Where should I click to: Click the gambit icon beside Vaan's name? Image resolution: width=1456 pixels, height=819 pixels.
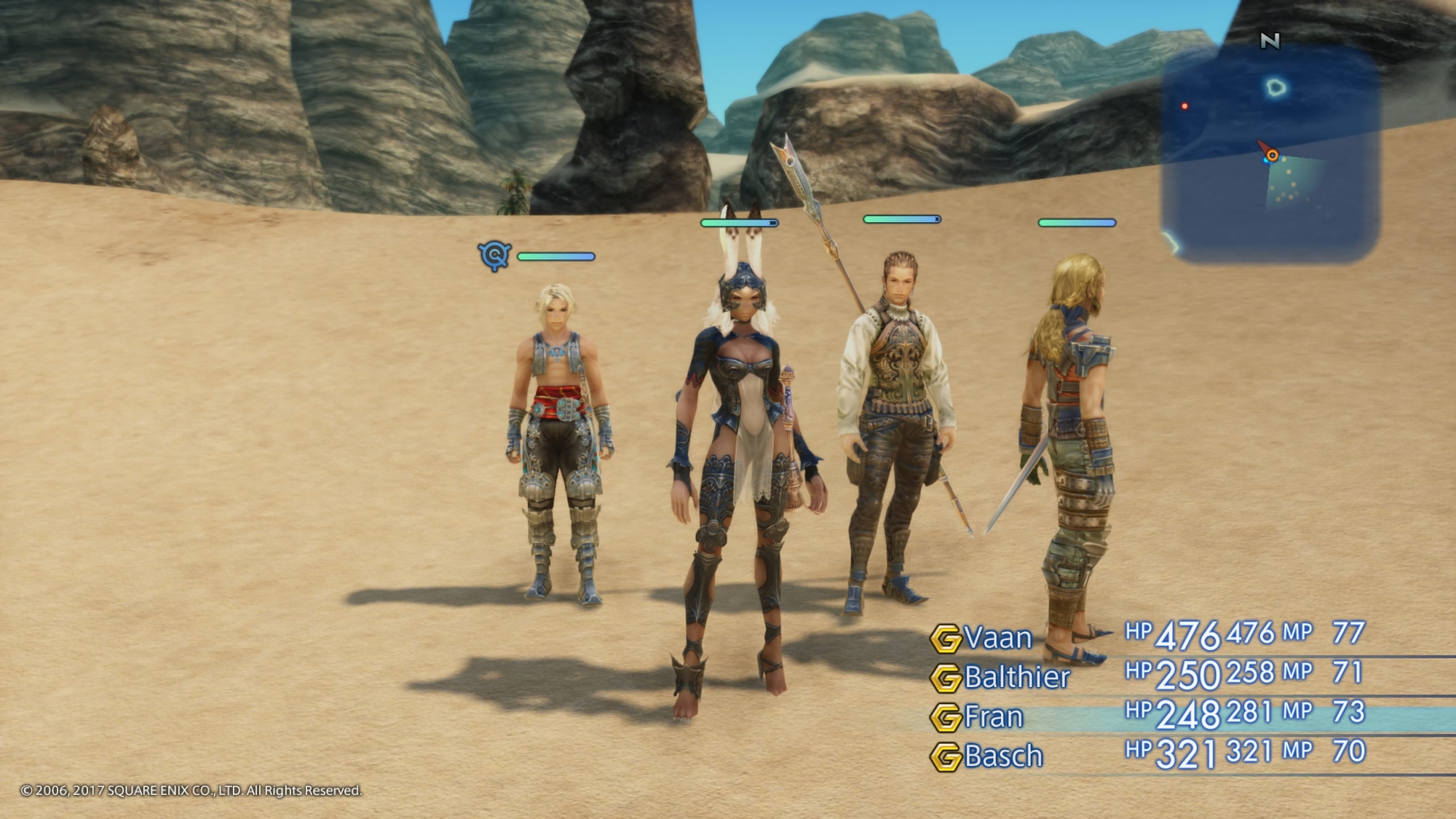pos(946,639)
